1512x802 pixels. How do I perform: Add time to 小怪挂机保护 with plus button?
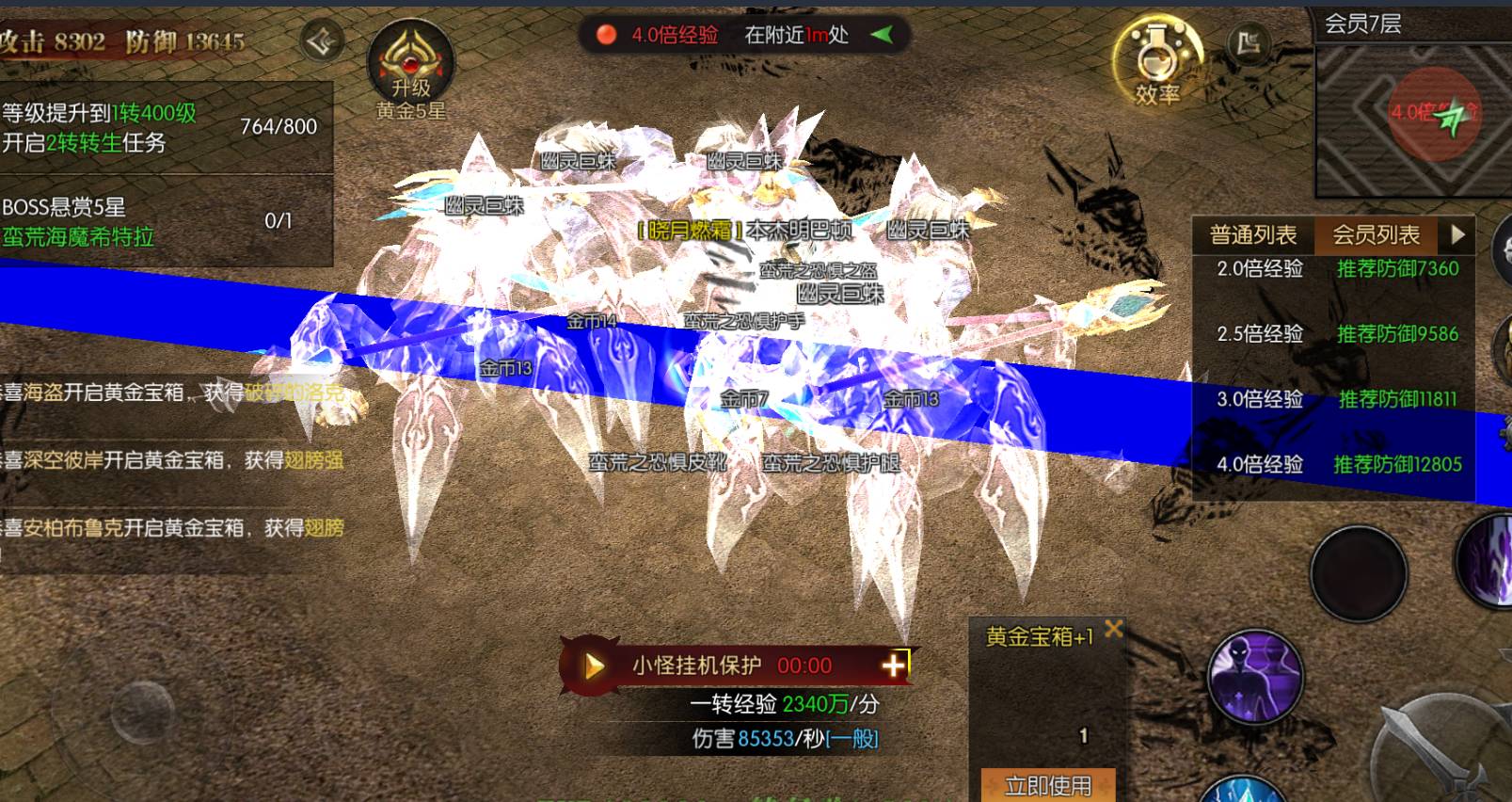coord(893,666)
